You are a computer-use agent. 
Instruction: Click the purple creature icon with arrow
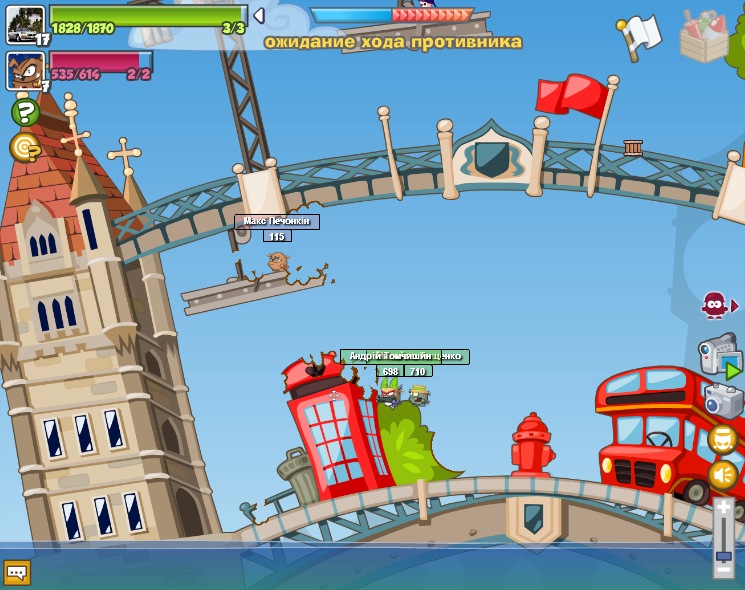[715, 304]
